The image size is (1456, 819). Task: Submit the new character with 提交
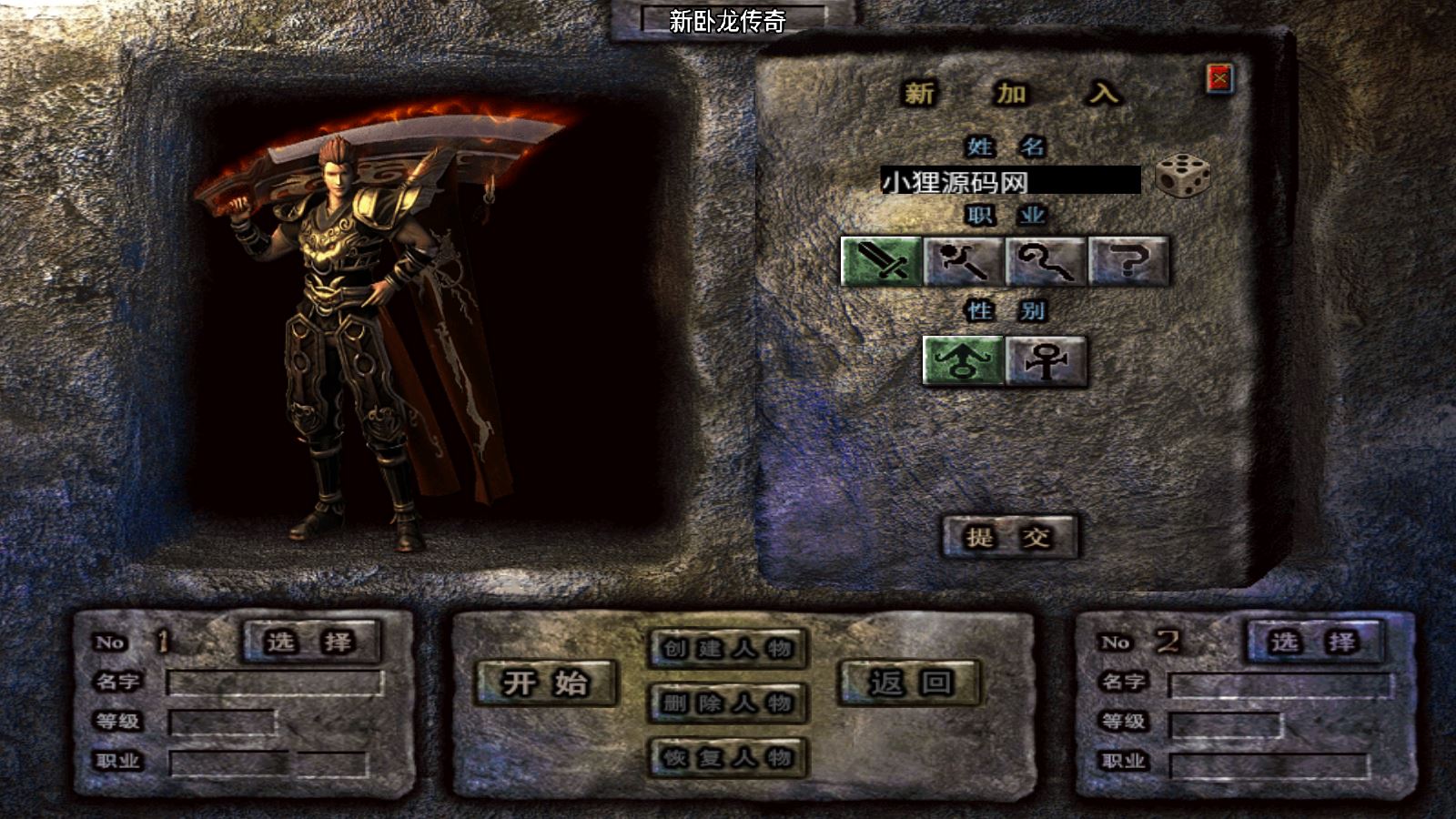1009,537
